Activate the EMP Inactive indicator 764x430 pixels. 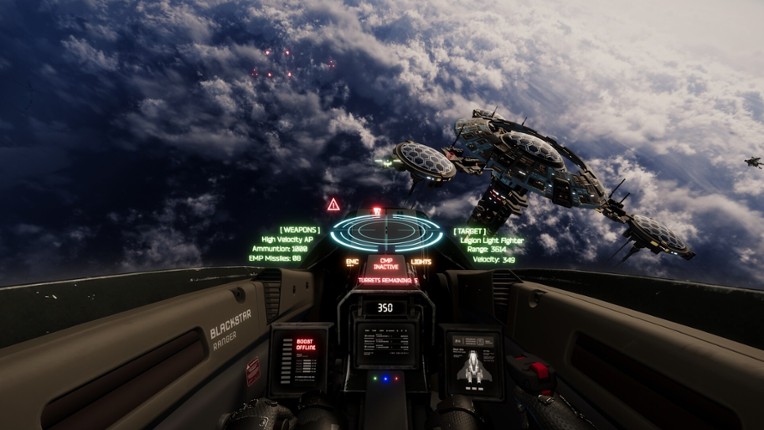pos(386,264)
